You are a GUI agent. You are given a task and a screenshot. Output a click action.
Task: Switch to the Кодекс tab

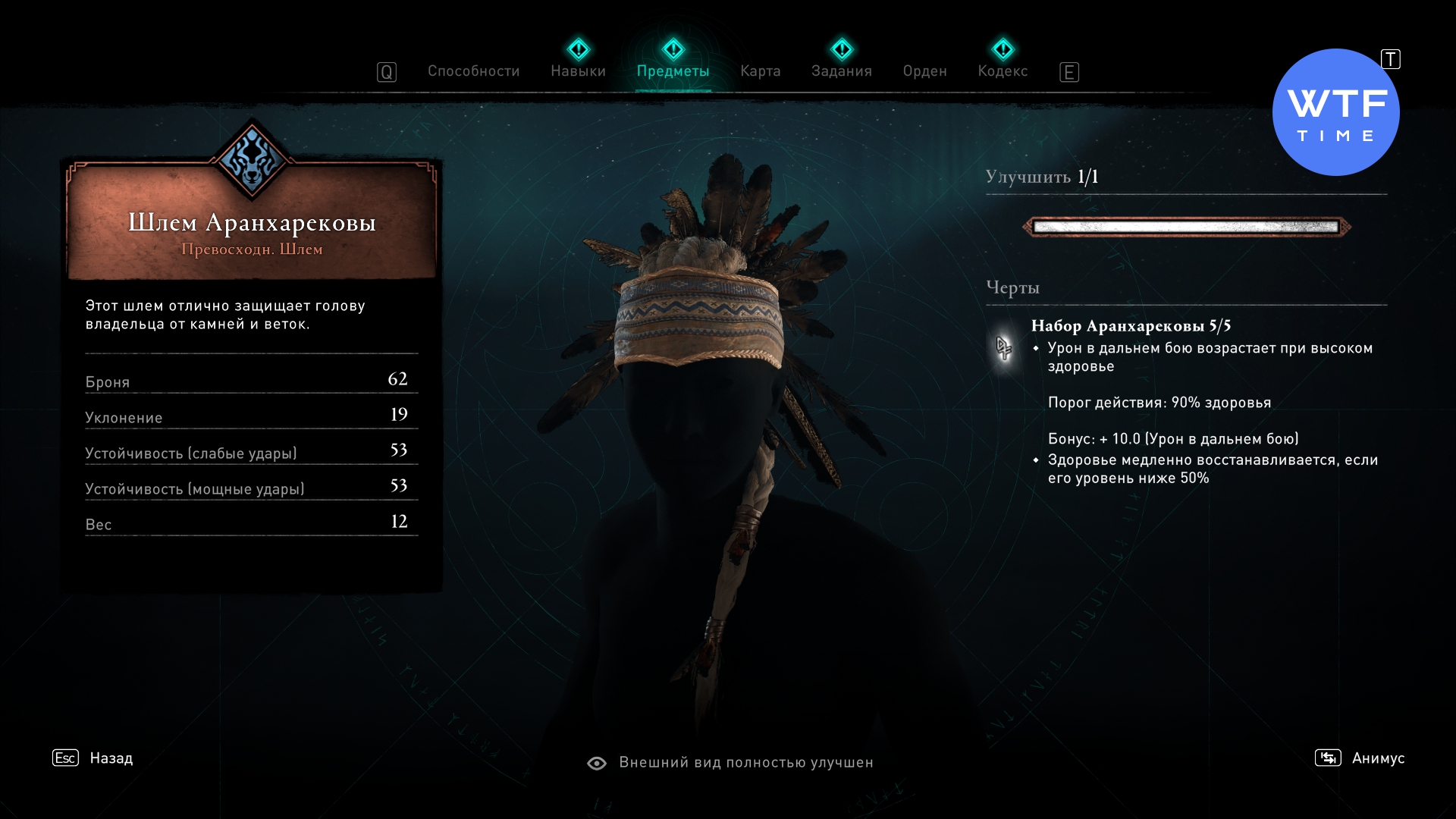tap(1003, 71)
